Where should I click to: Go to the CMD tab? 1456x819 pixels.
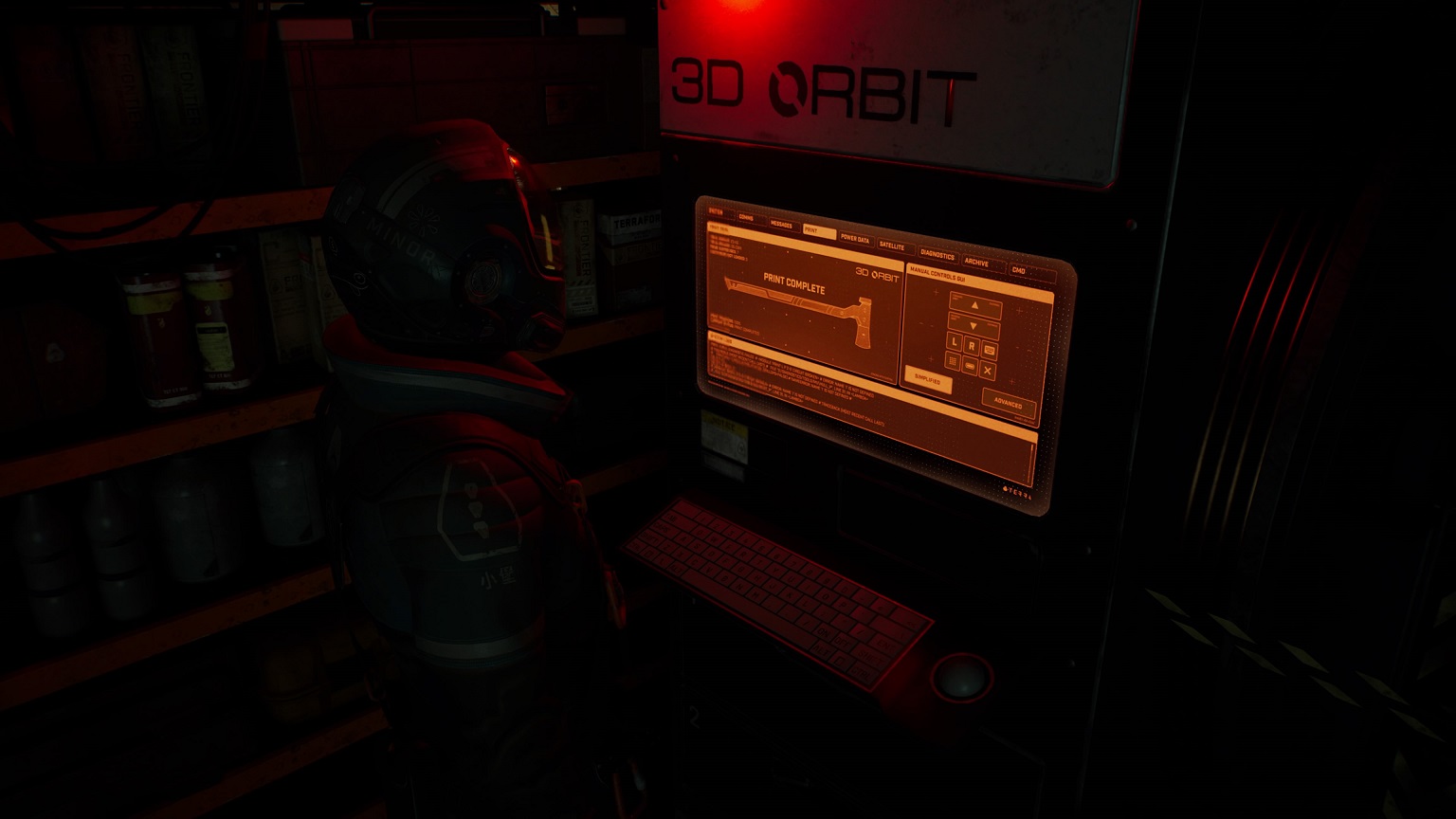(1018, 270)
